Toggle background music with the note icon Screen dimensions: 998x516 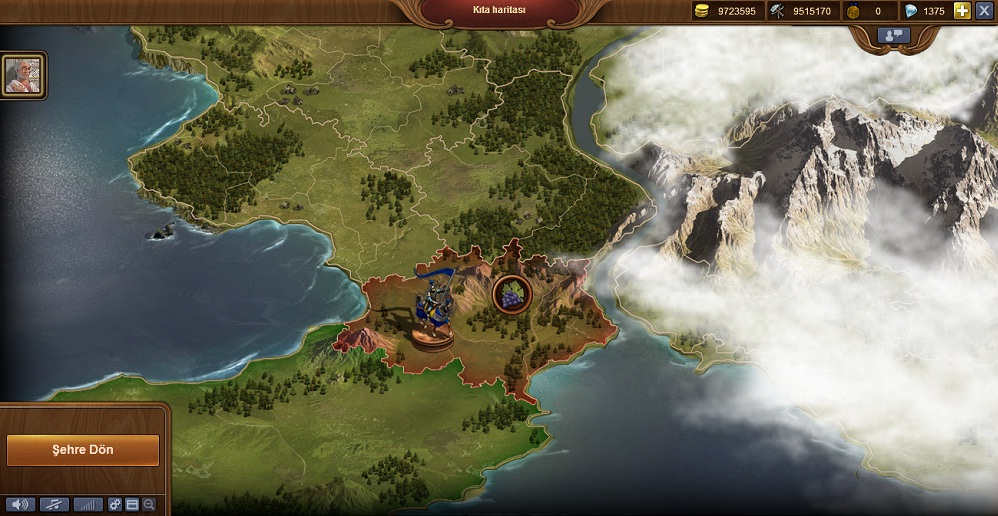(54, 504)
